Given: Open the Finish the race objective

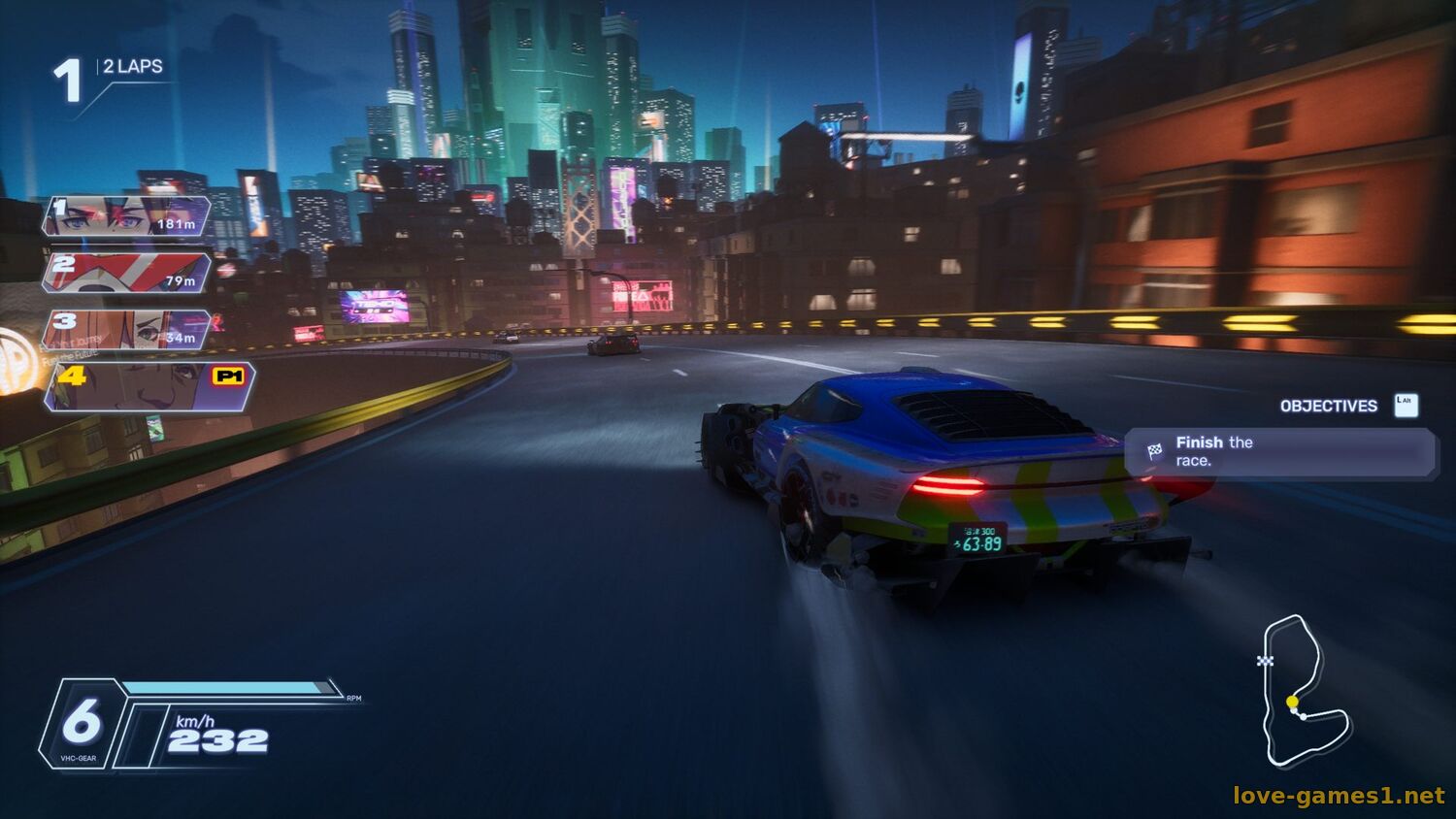Looking at the screenshot, I should [1281, 452].
